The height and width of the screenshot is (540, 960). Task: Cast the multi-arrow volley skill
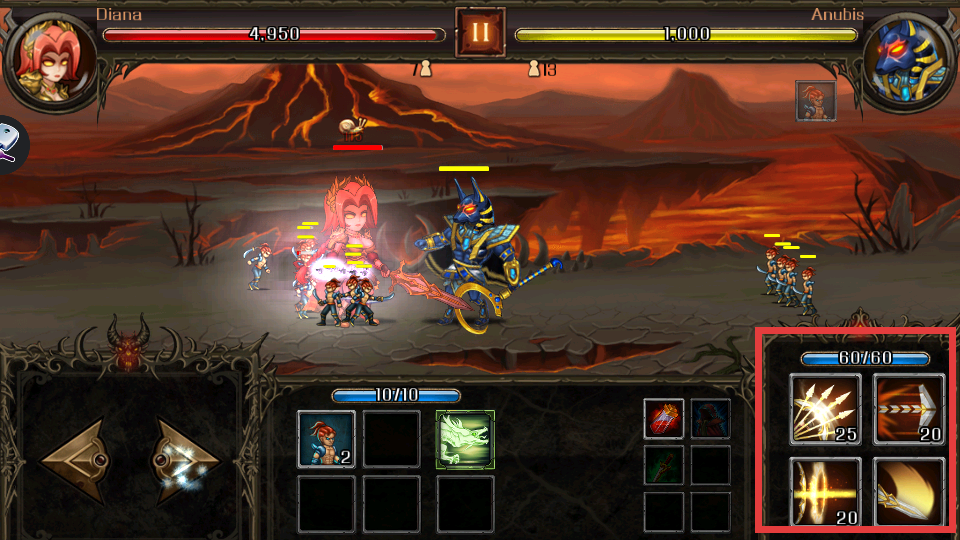(x=825, y=408)
